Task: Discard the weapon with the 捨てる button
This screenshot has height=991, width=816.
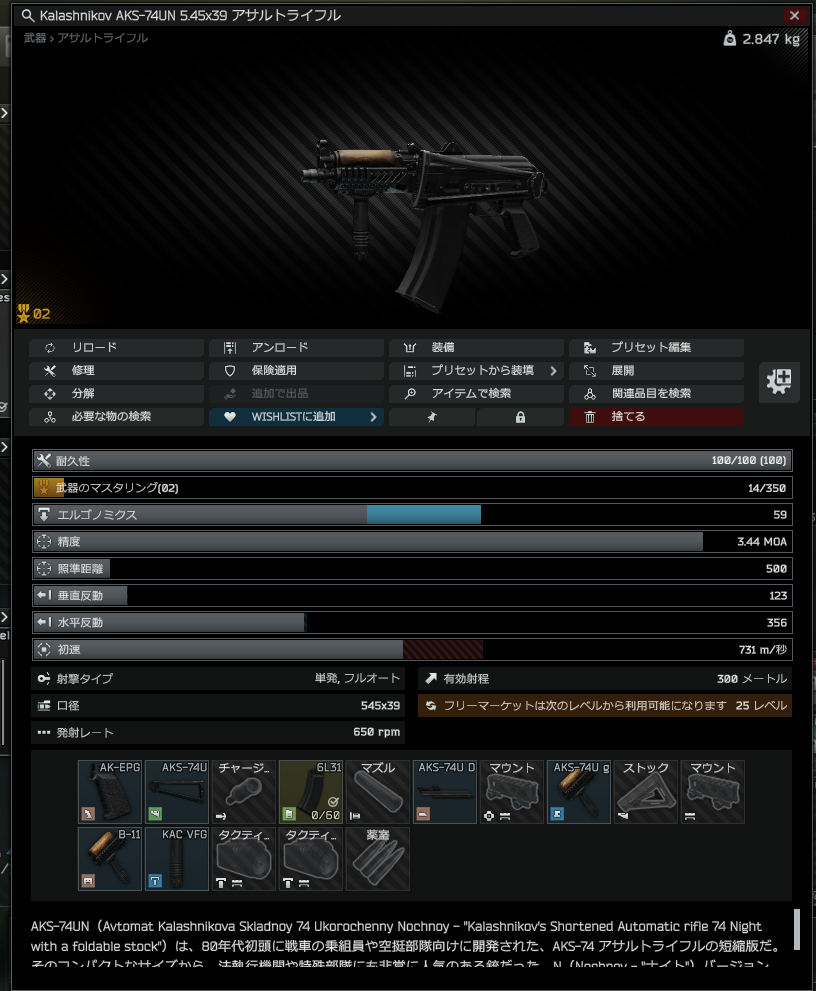Action: tap(656, 417)
